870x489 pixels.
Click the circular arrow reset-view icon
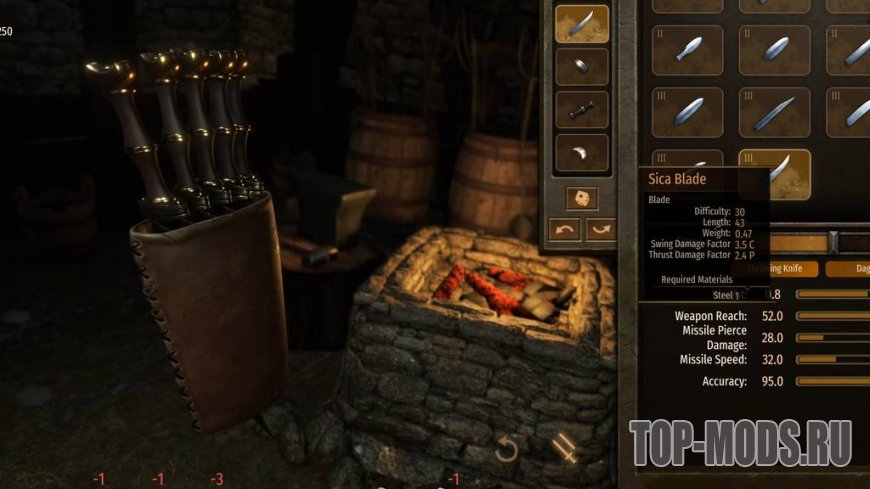(507, 450)
